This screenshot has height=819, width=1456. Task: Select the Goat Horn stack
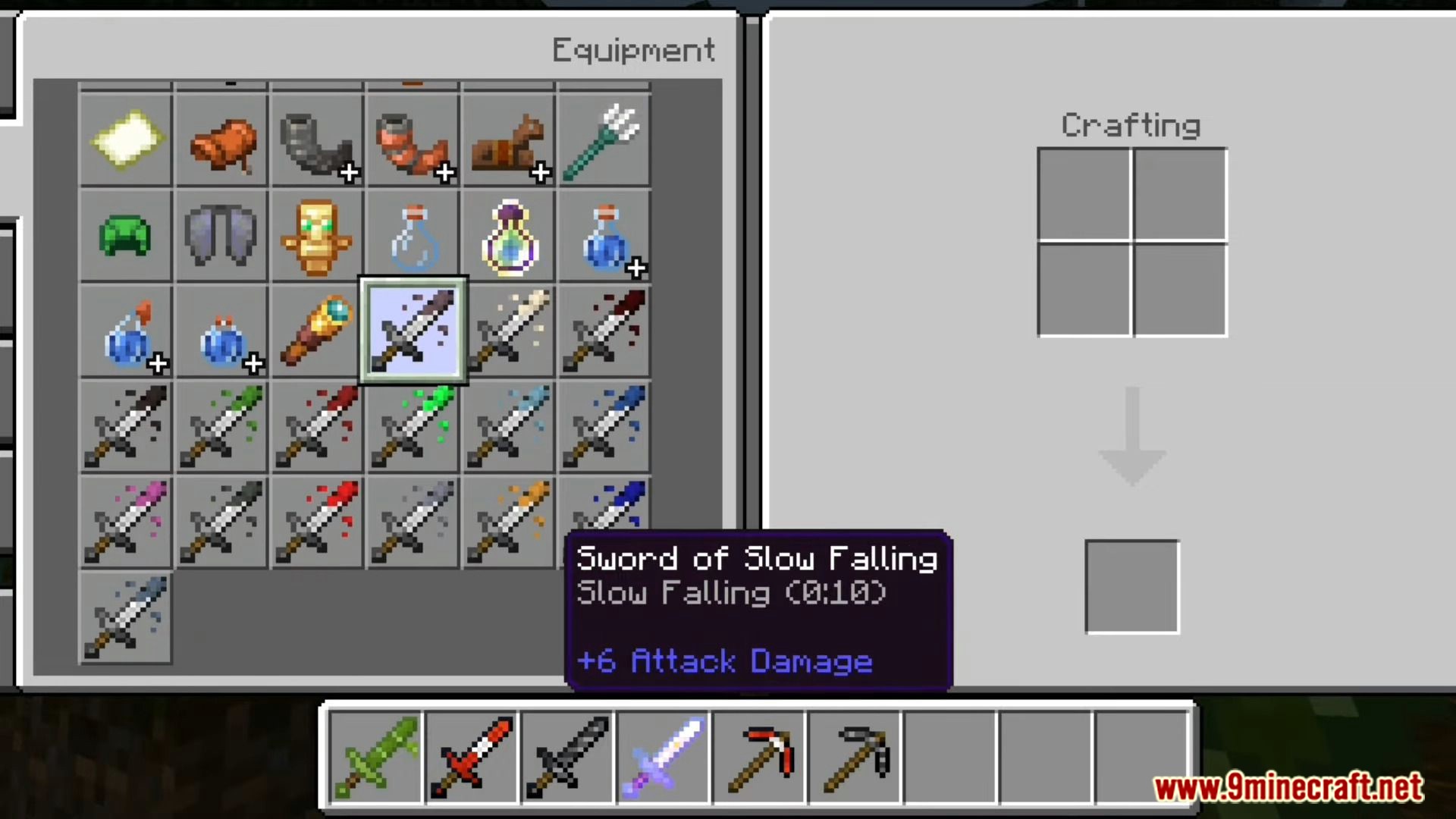317,140
